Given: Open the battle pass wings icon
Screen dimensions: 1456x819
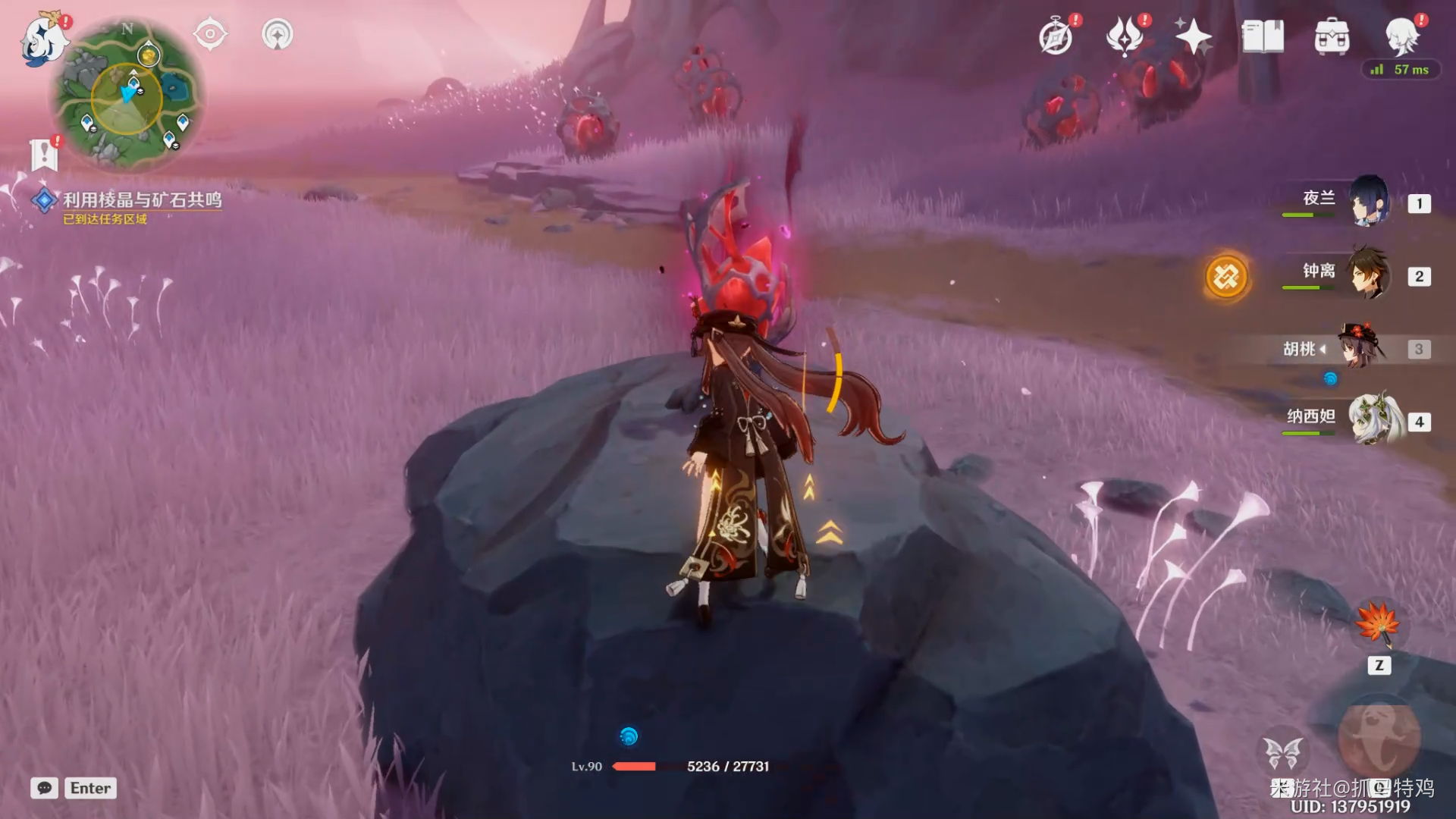Looking at the screenshot, I should click(x=1125, y=36).
